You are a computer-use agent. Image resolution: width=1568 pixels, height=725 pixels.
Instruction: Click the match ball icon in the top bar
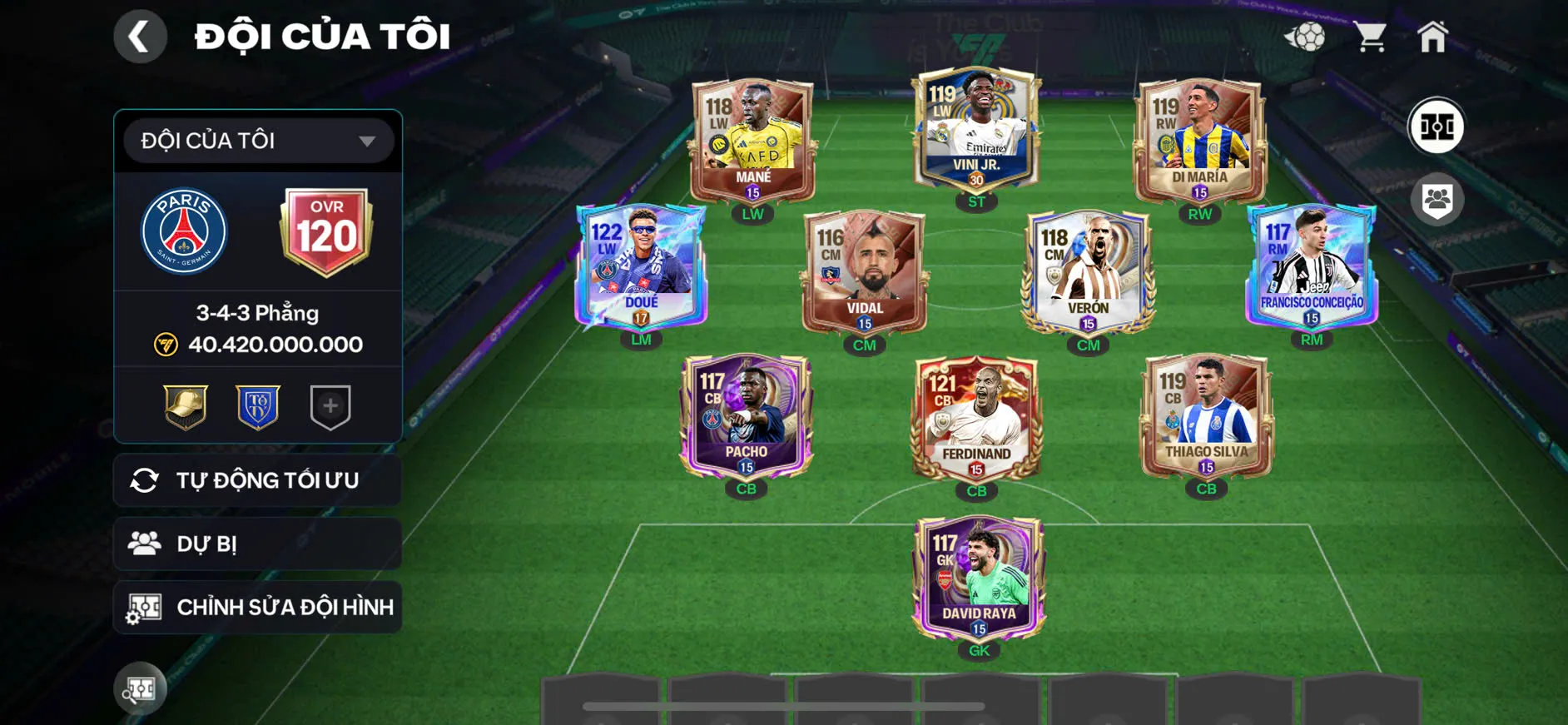click(x=1308, y=35)
